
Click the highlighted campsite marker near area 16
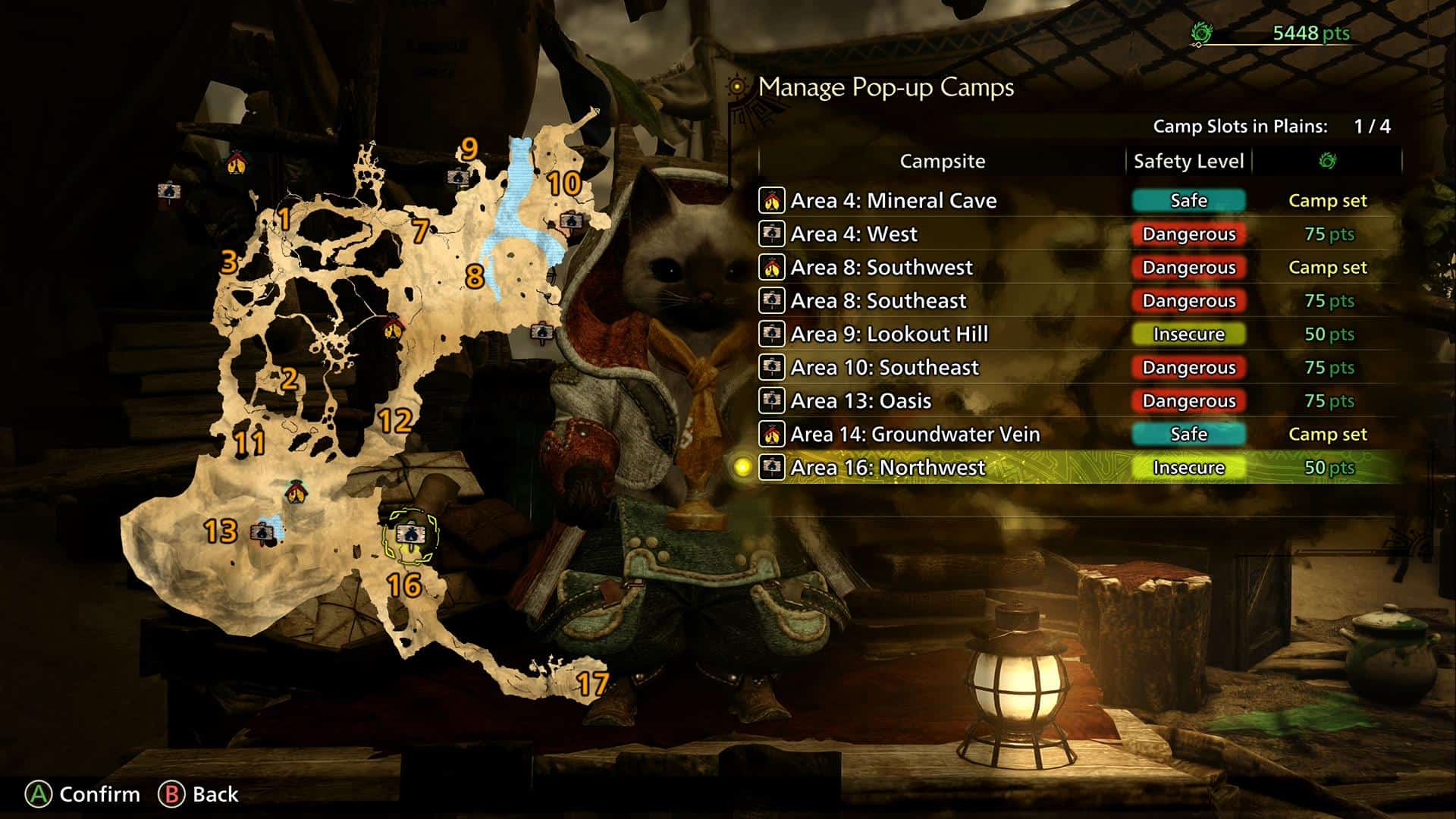pyautogui.click(x=410, y=535)
